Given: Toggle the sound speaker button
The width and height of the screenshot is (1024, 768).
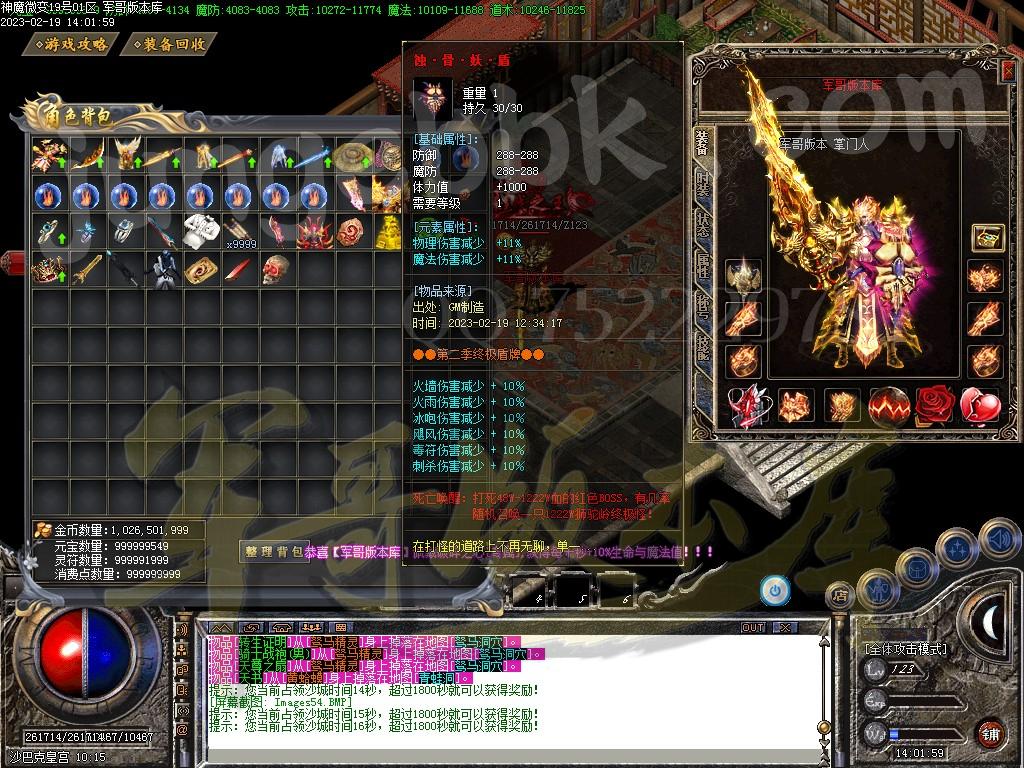Looking at the screenshot, I should (997, 538).
